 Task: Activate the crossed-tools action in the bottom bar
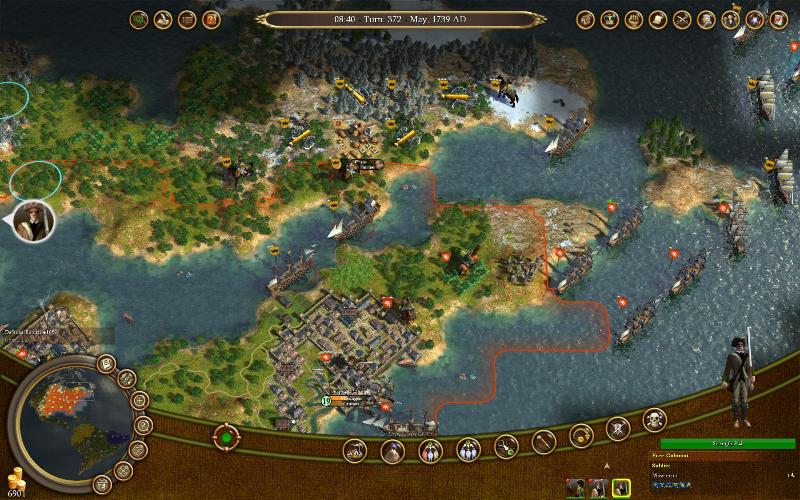pyautogui.click(x=619, y=428)
